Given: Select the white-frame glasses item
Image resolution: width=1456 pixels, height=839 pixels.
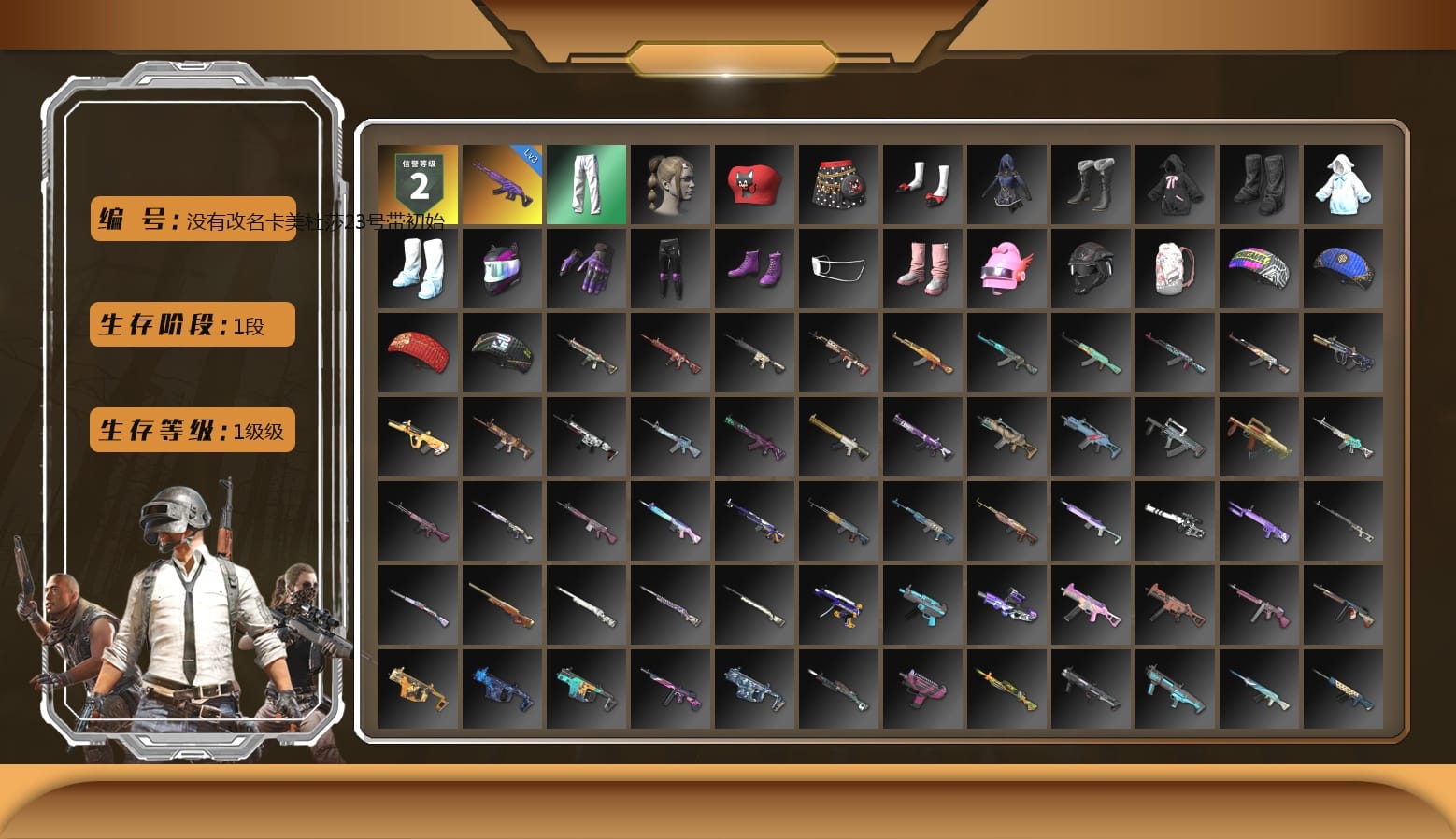Looking at the screenshot, I should coord(839,268).
